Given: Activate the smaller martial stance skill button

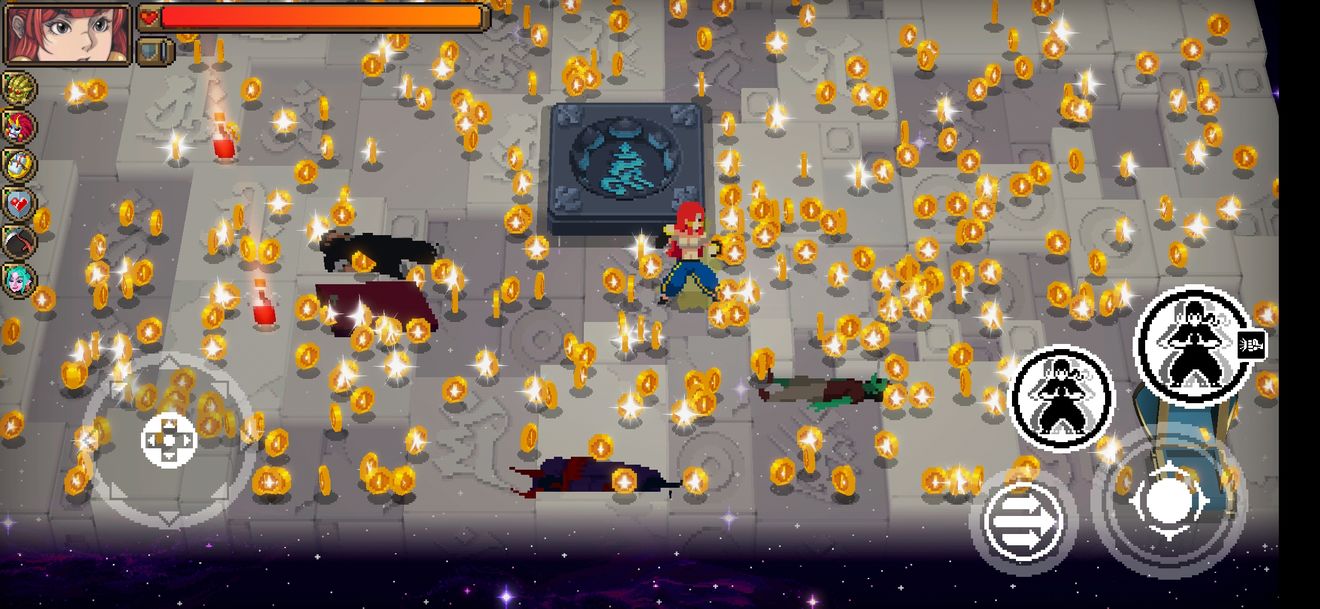Looking at the screenshot, I should point(1062,395).
